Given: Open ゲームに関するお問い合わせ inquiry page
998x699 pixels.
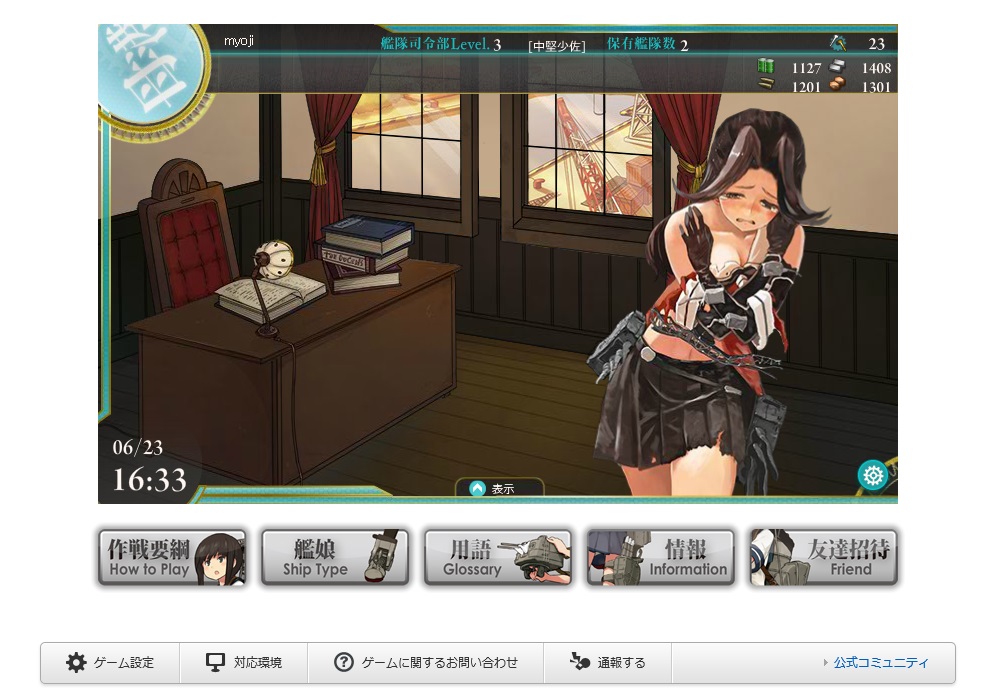Looking at the screenshot, I should click(426, 663).
